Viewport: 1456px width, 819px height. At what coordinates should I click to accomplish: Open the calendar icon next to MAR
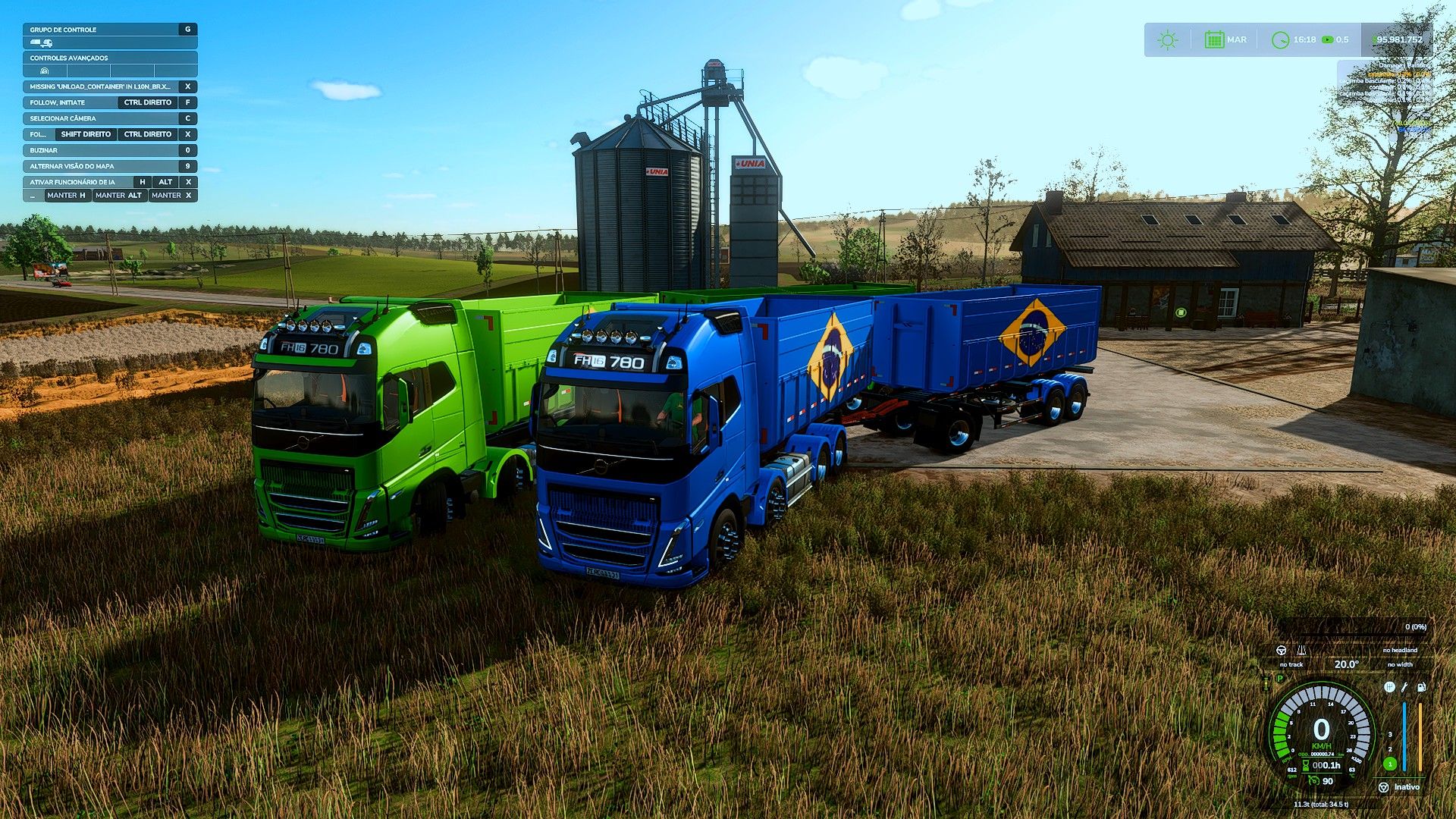[x=1214, y=40]
